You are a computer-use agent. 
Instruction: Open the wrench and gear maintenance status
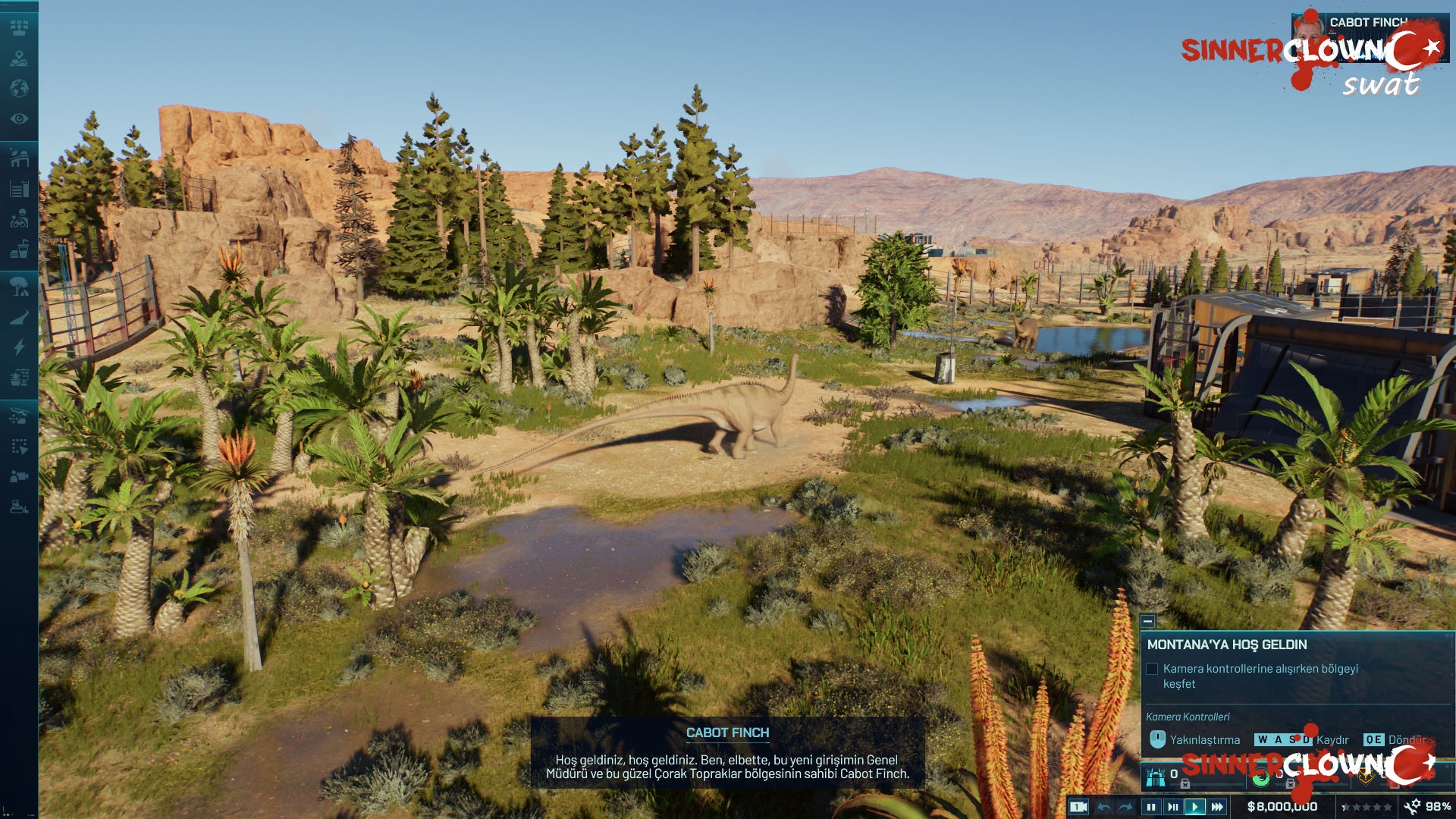[x=1413, y=807]
